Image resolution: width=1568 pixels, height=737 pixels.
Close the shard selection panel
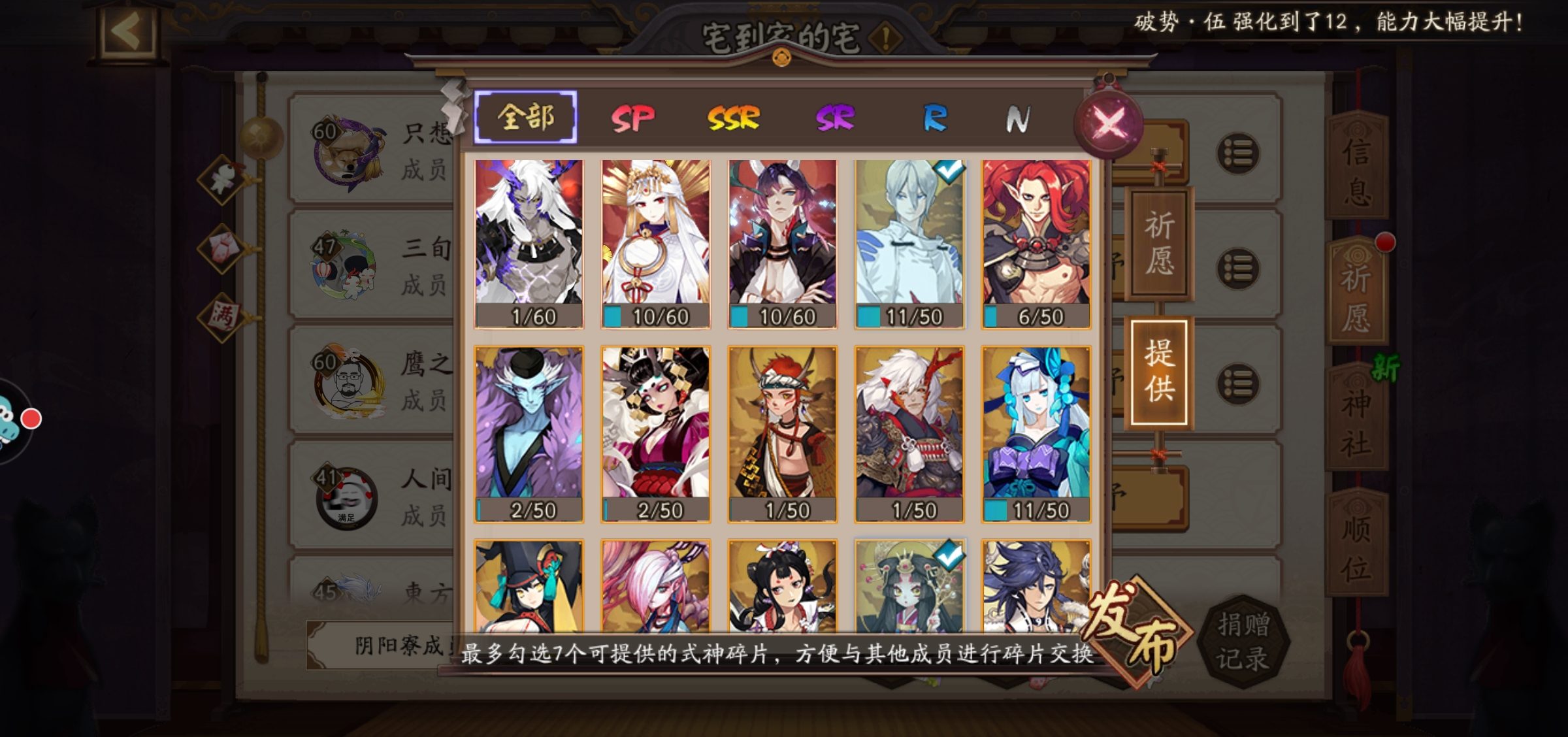(1109, 123)
